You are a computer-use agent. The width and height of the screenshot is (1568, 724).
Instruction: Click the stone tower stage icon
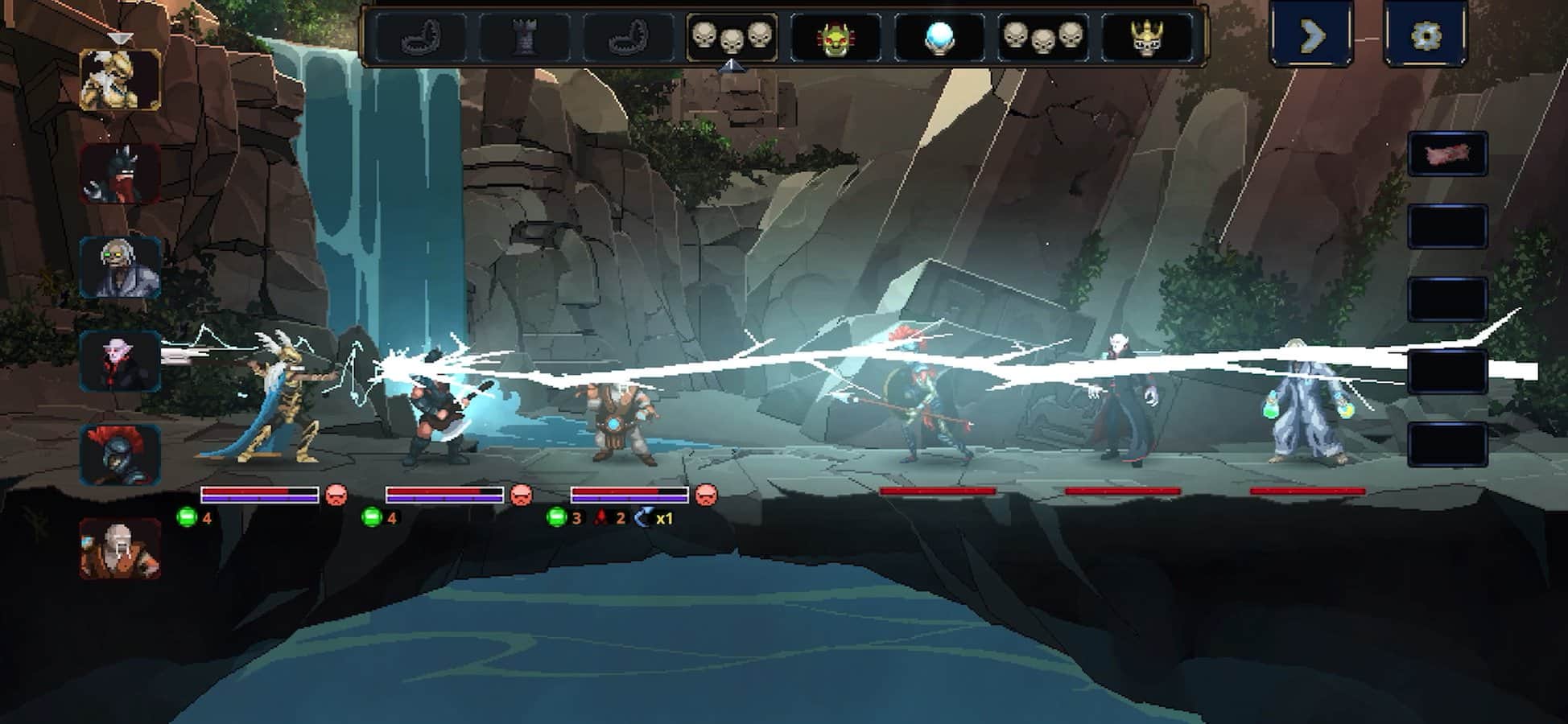524,37
